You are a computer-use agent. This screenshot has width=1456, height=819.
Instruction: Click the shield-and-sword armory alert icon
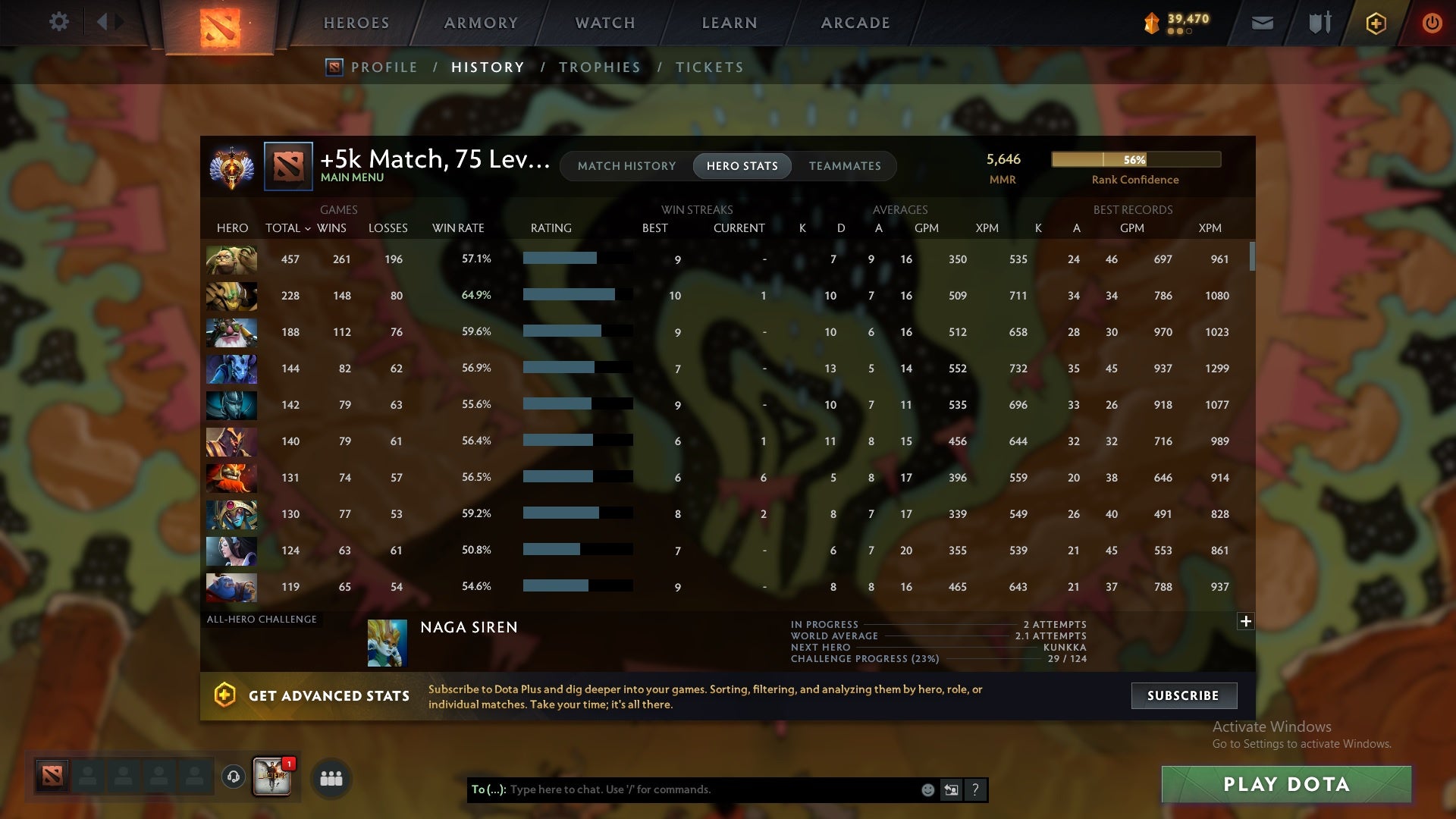point(1319,23)
